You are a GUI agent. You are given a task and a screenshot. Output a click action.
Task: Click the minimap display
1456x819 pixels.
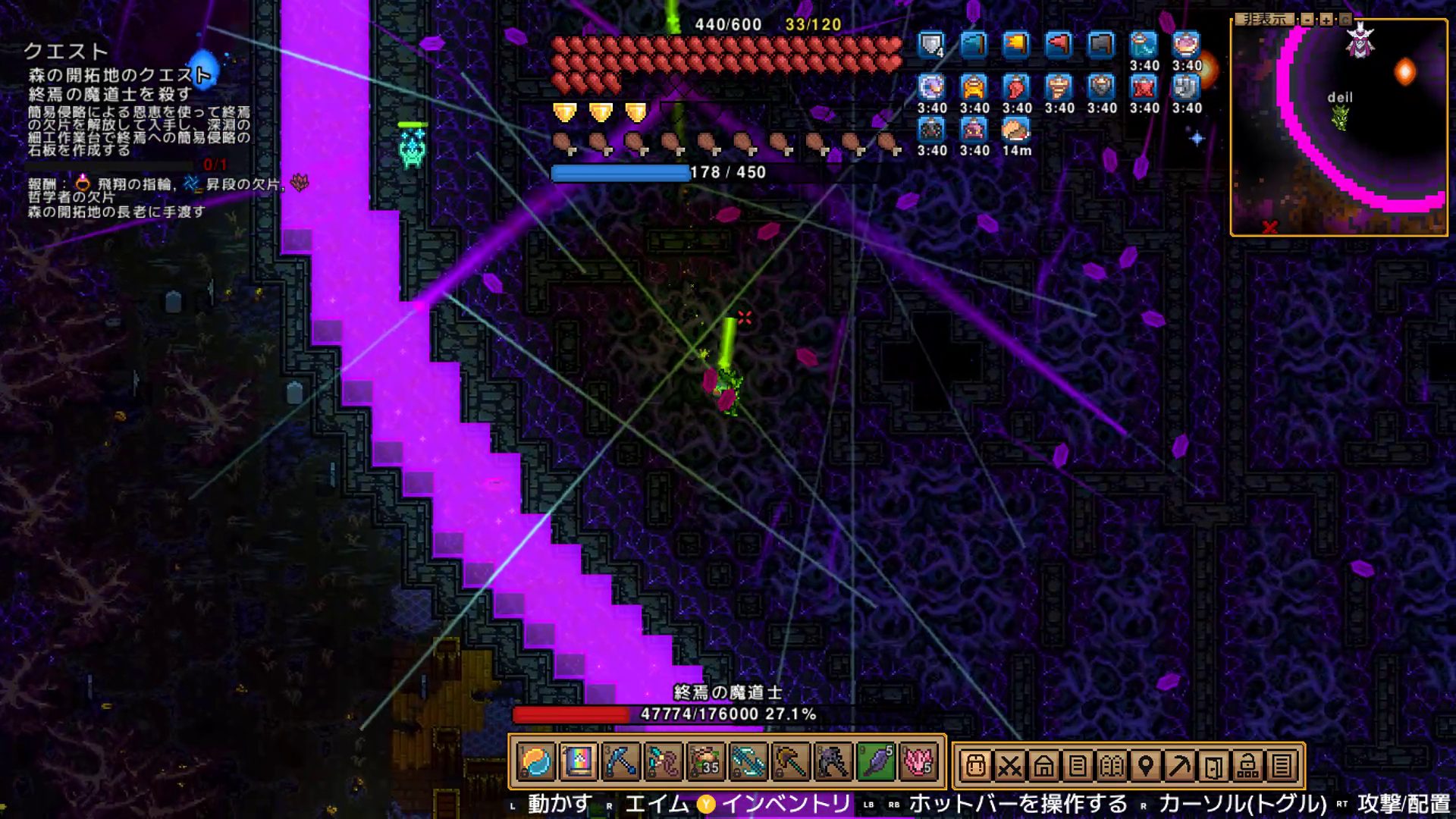(1338, 129)
